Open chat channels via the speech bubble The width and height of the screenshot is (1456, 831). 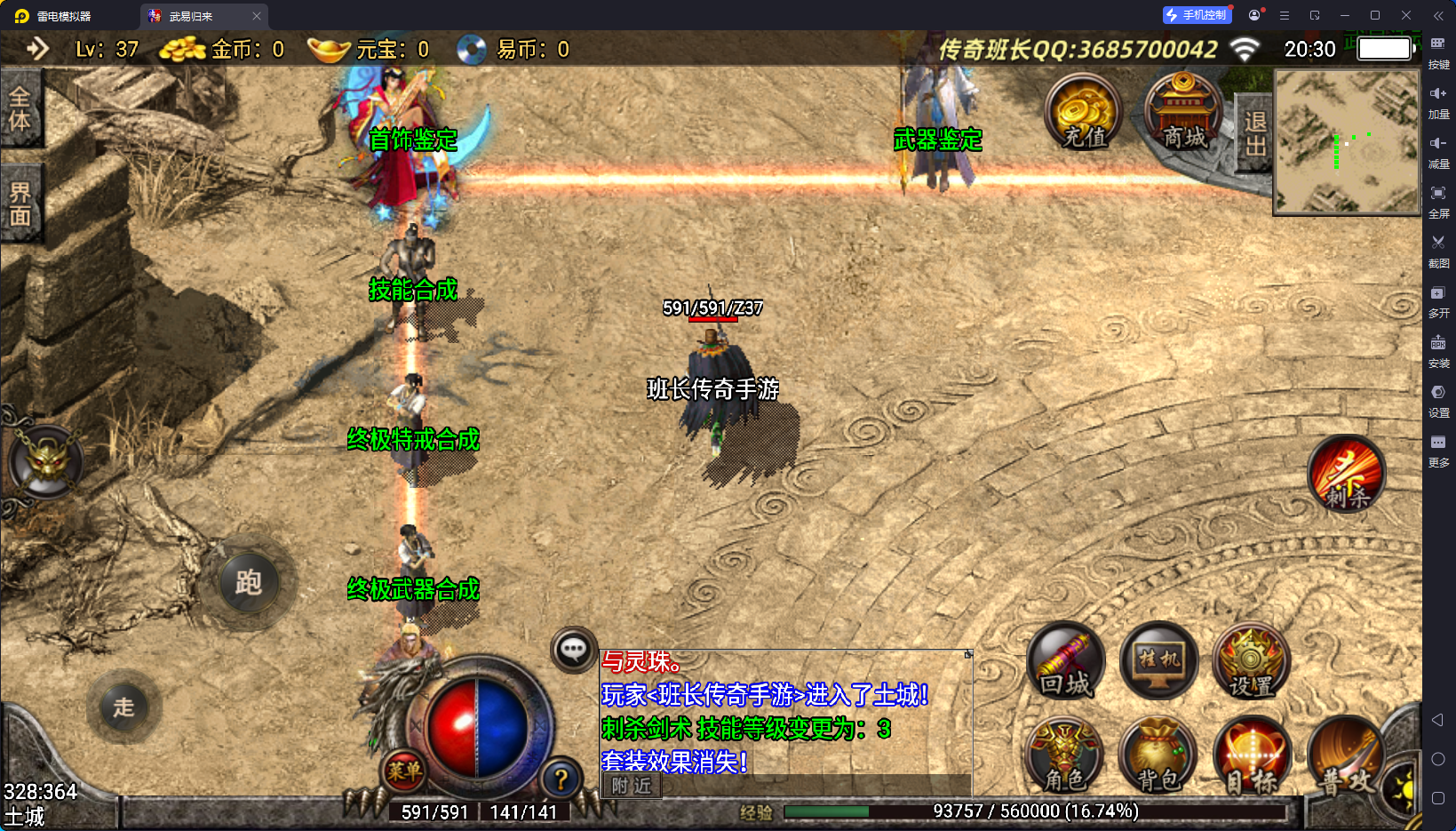(x=573, y=651)
